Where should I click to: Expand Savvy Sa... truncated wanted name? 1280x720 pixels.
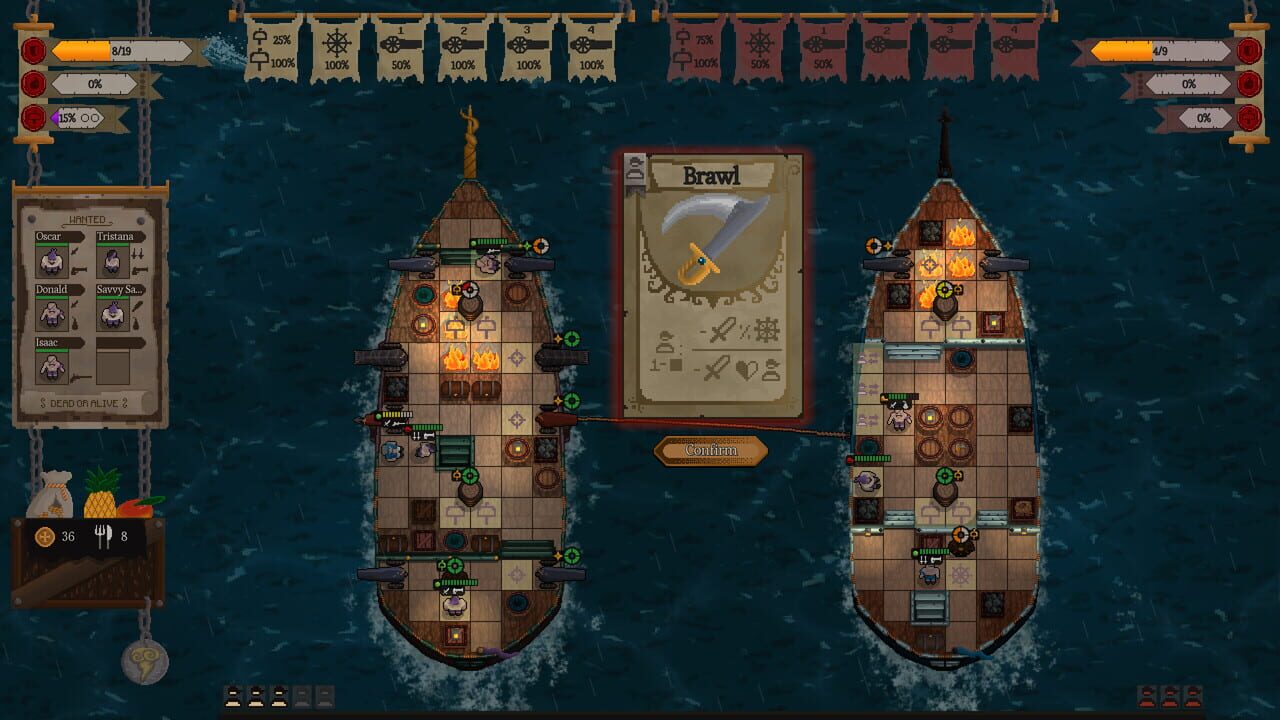(120, 291)
